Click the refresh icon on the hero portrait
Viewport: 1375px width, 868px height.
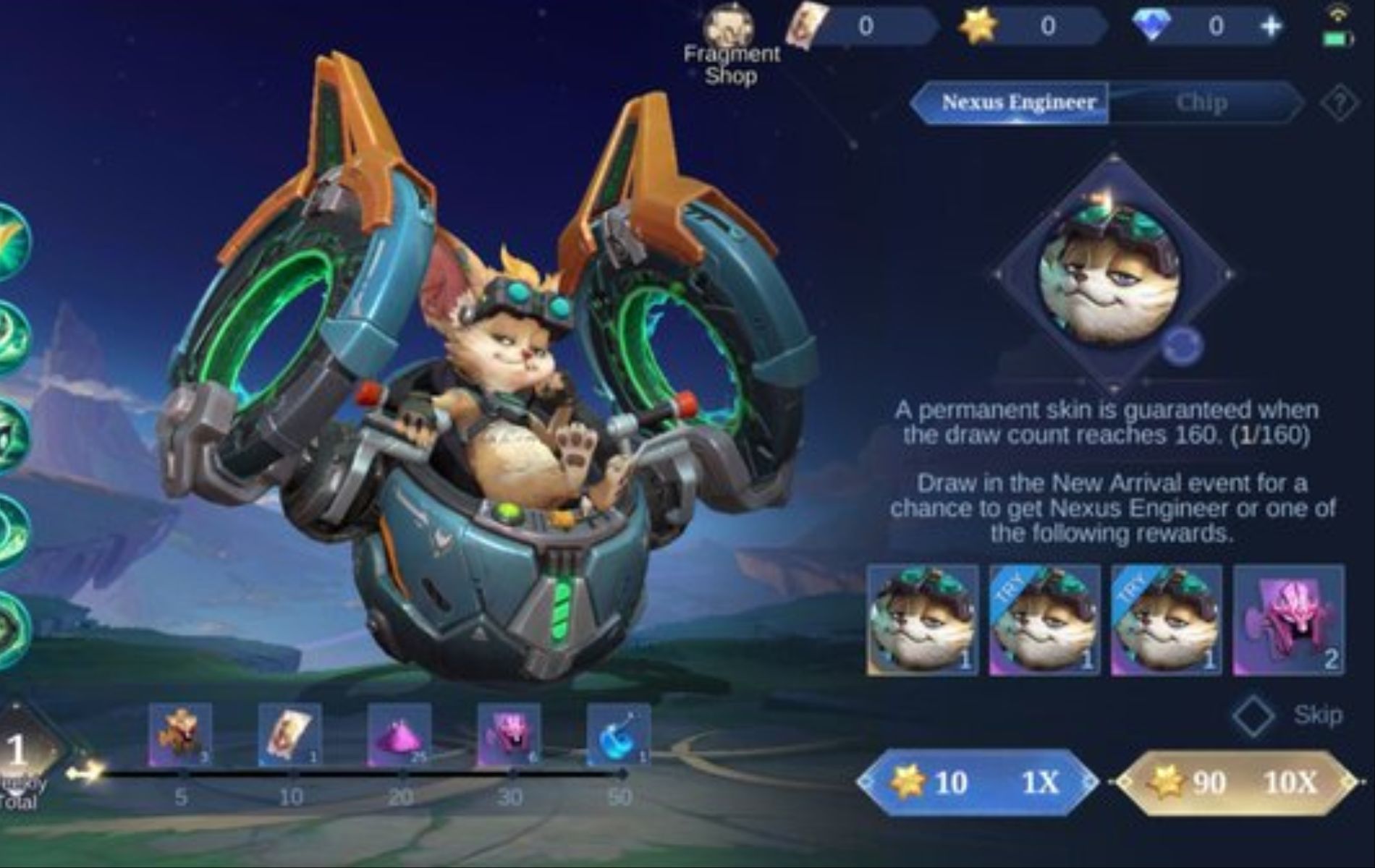[x=1180, y=347]
